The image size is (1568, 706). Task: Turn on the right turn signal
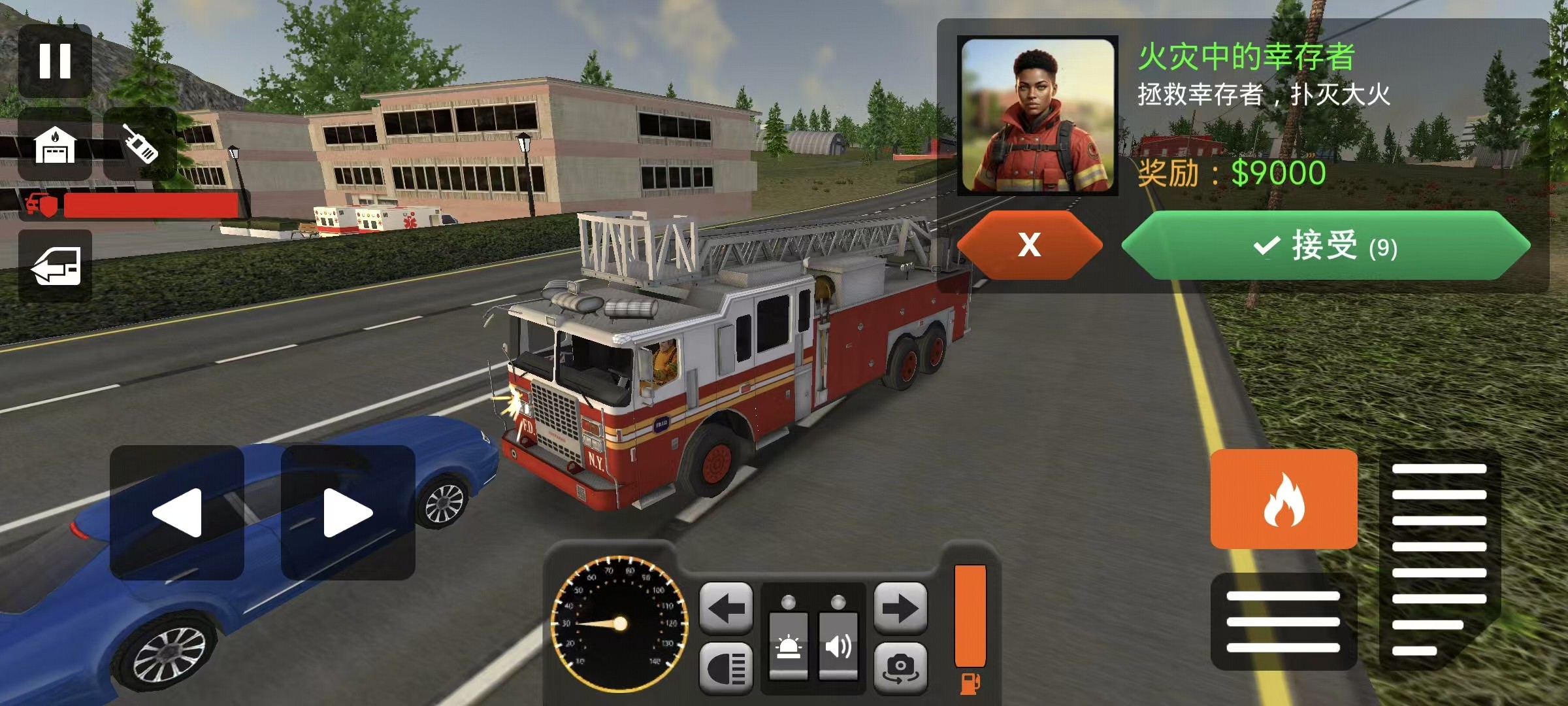(900, 609)
